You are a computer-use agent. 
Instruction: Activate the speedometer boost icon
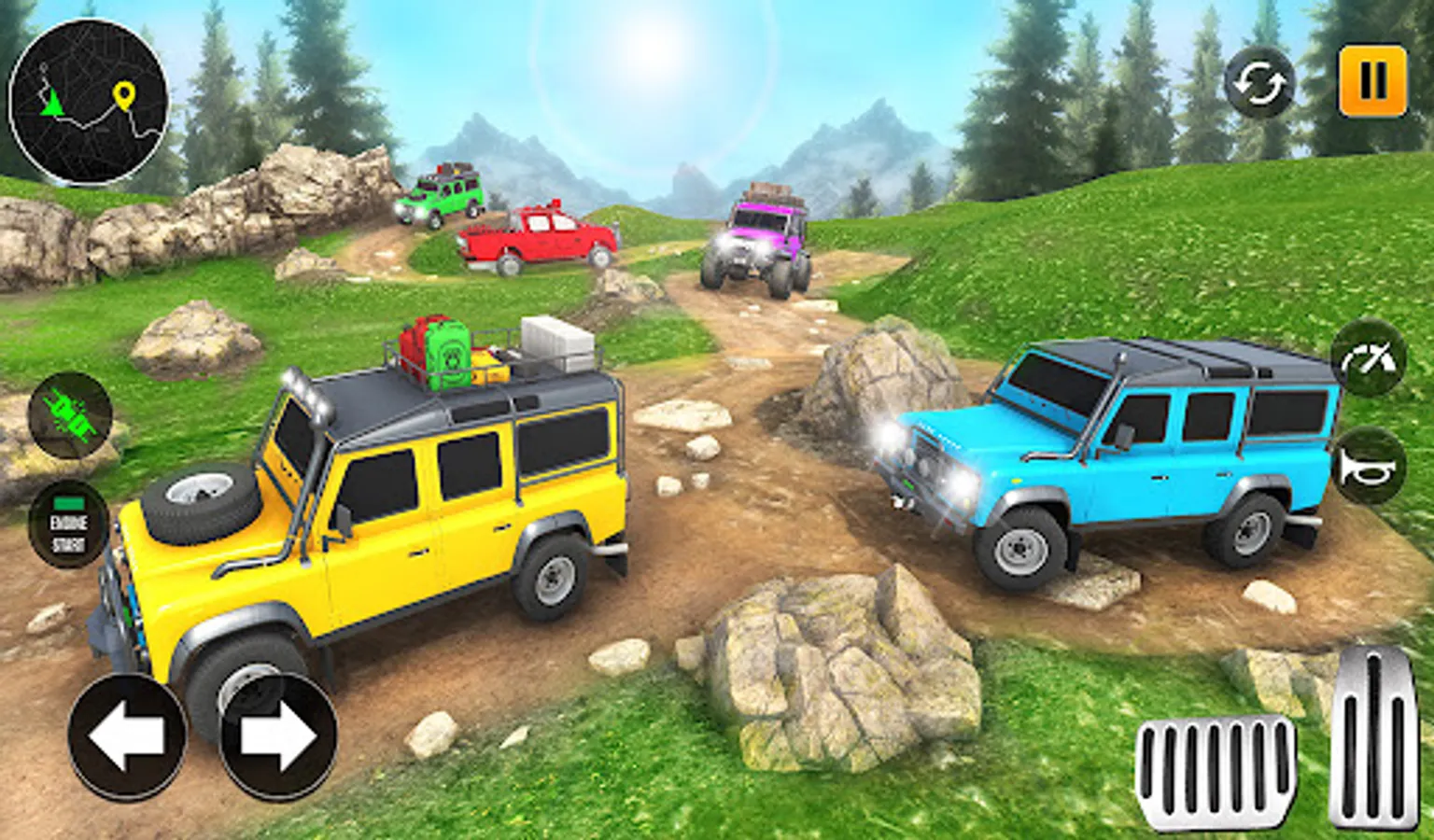click(1368, 359)
